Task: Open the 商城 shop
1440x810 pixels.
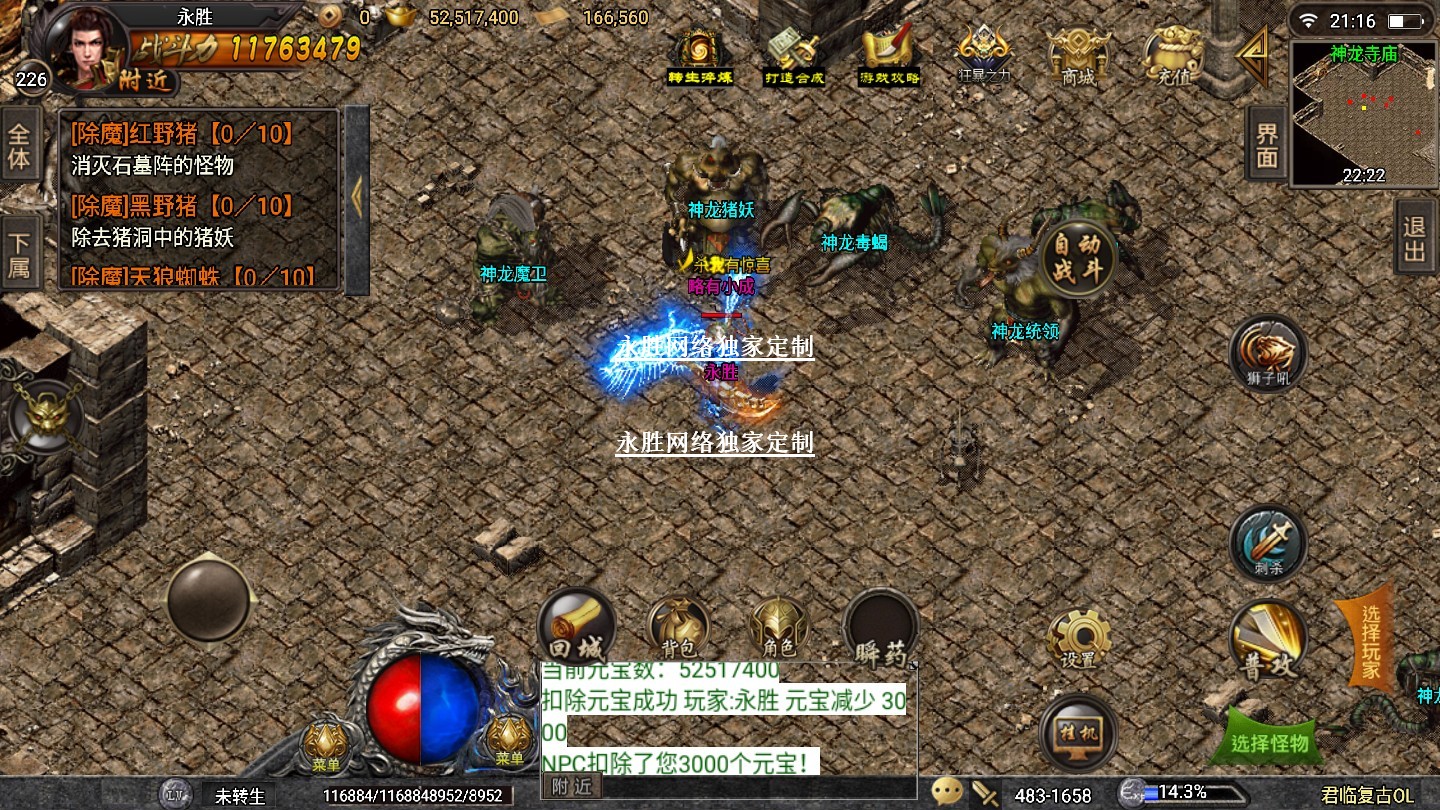Action: click(1078, 55)
